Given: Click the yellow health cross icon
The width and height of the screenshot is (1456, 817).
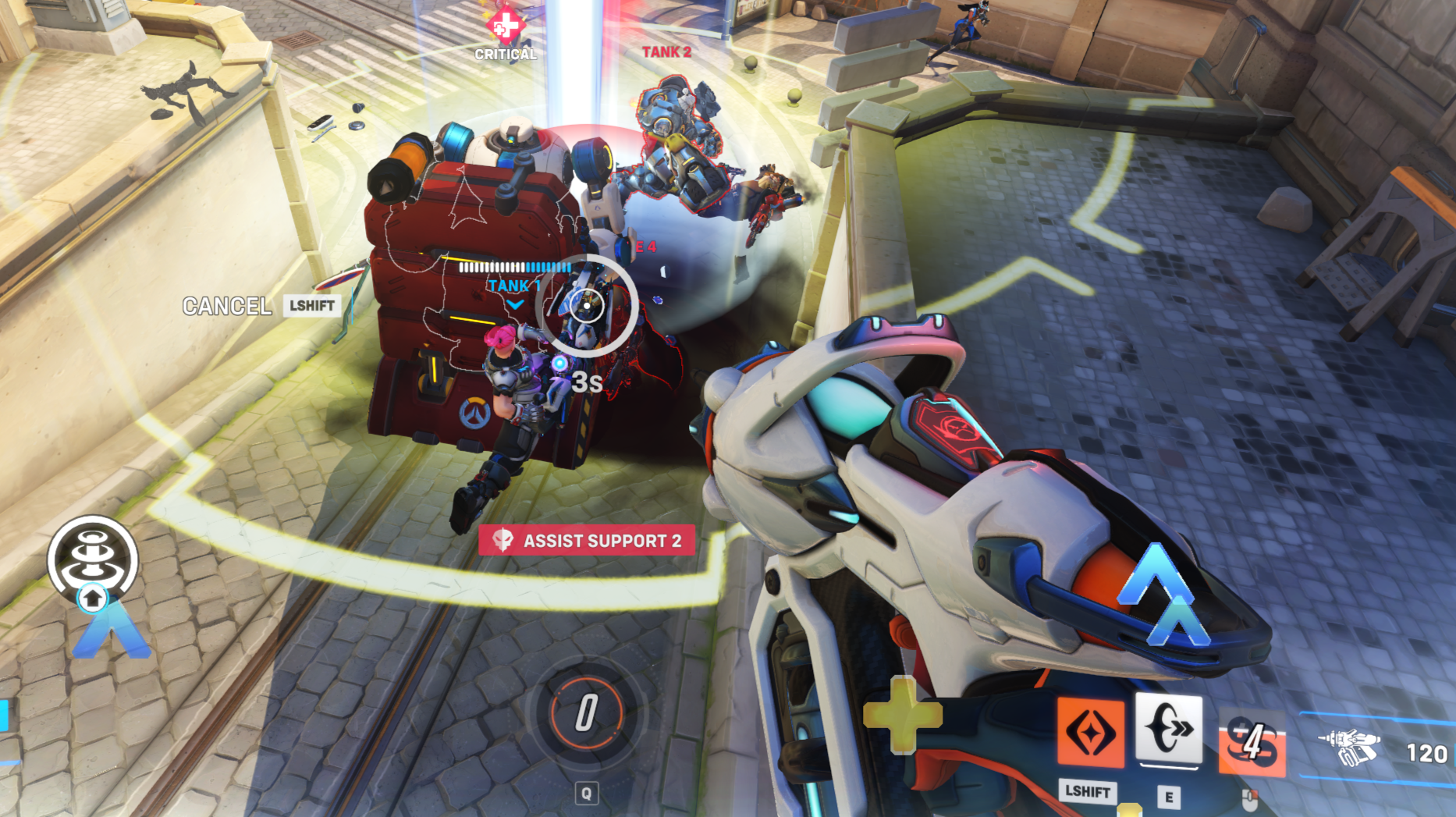Looking at the screenshot, I should coord(903,715).
